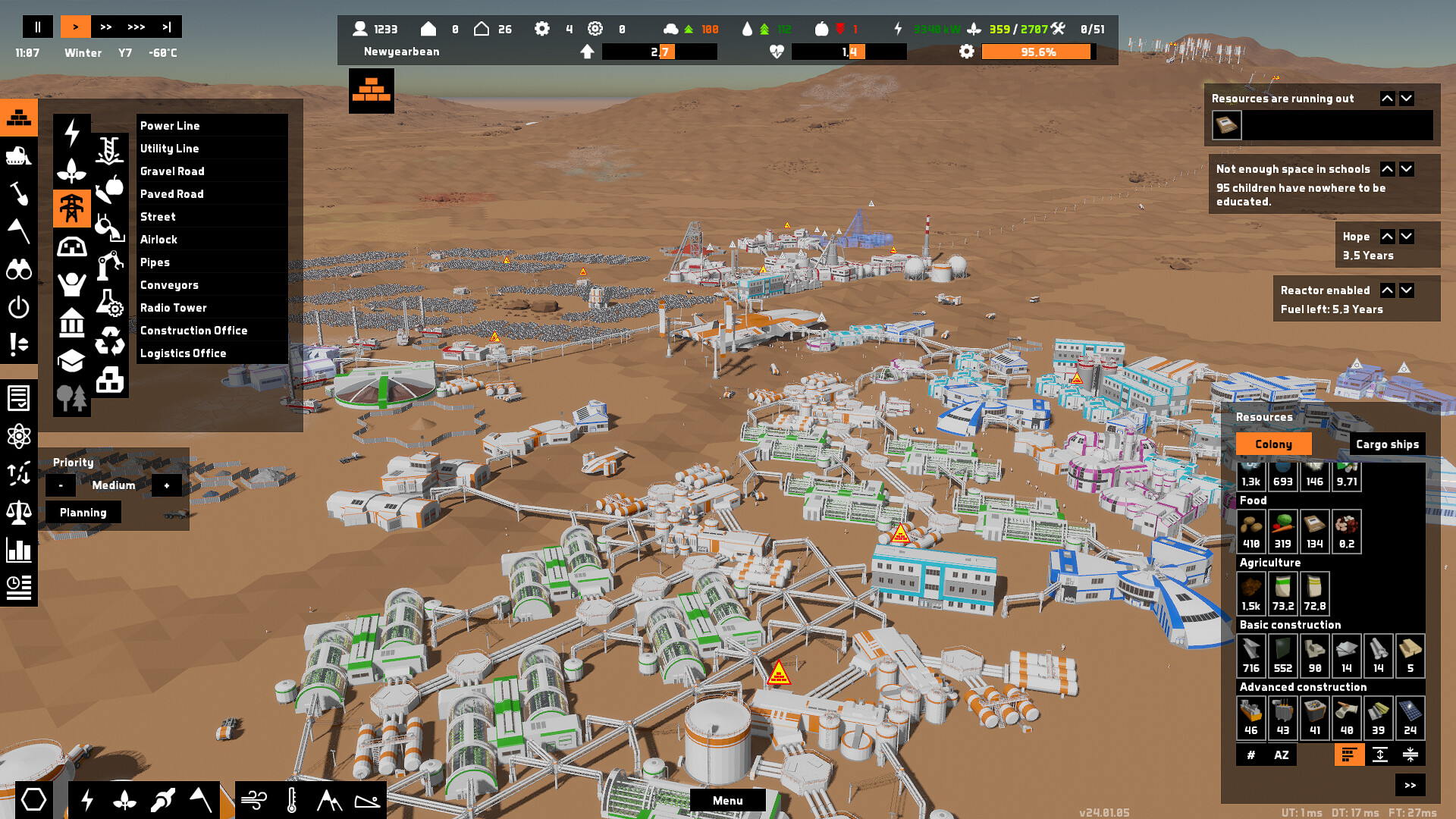
Task: Click the up arrow on Hope panel
Action: click(x=1387, y=236)
